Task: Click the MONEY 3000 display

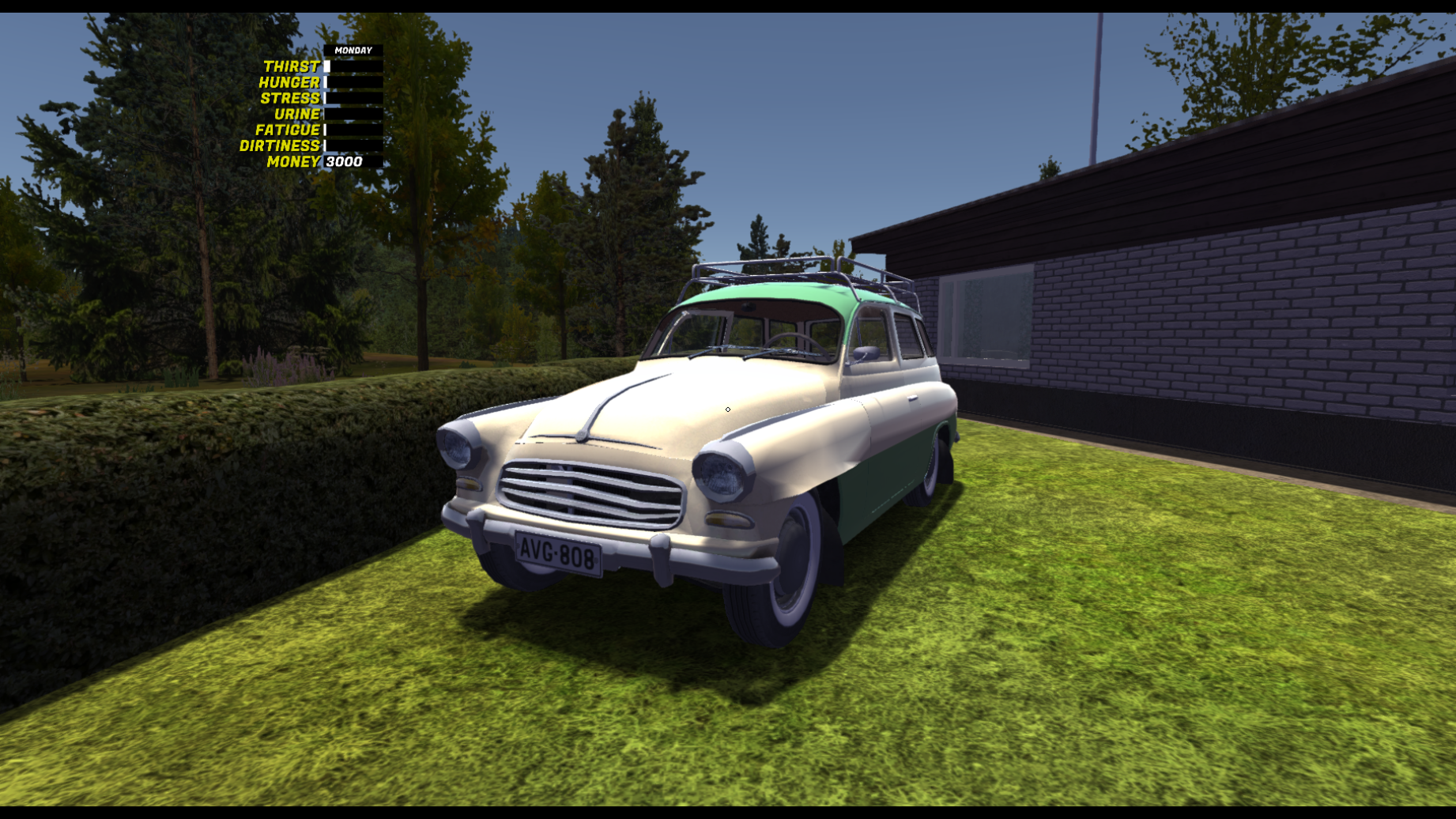Action: coord(343,162)
